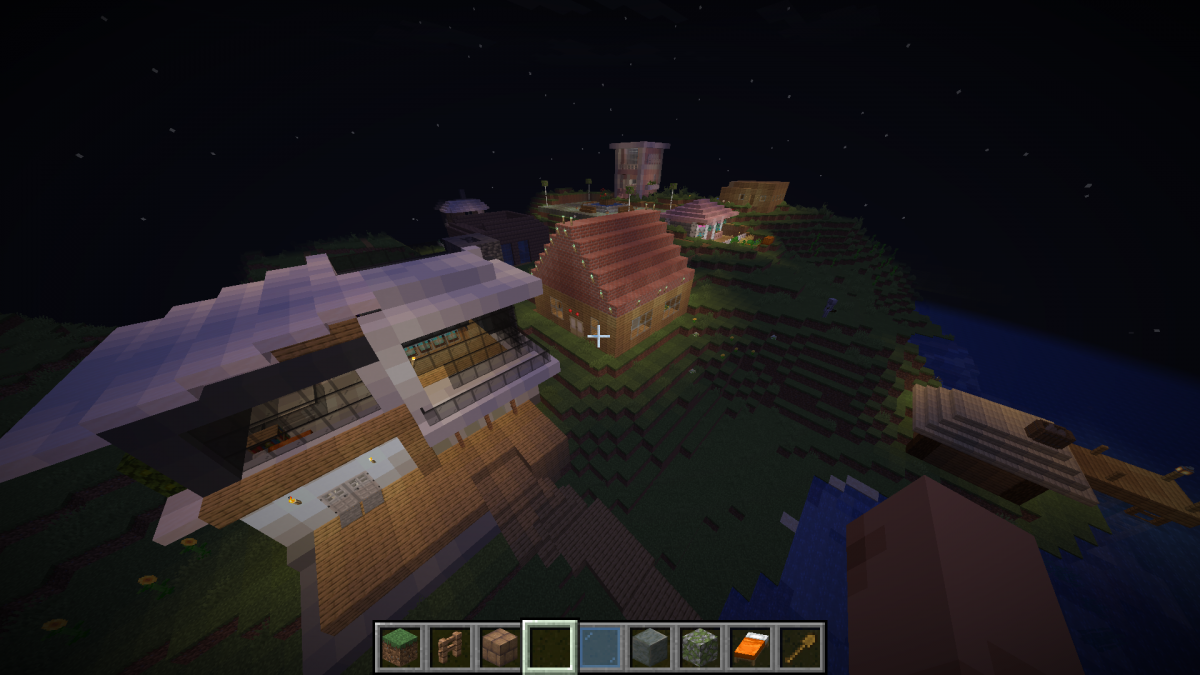Click the highlighted empty hotbar slot
The height and width of the screenshot is (675, 1200).
[550, 647]
